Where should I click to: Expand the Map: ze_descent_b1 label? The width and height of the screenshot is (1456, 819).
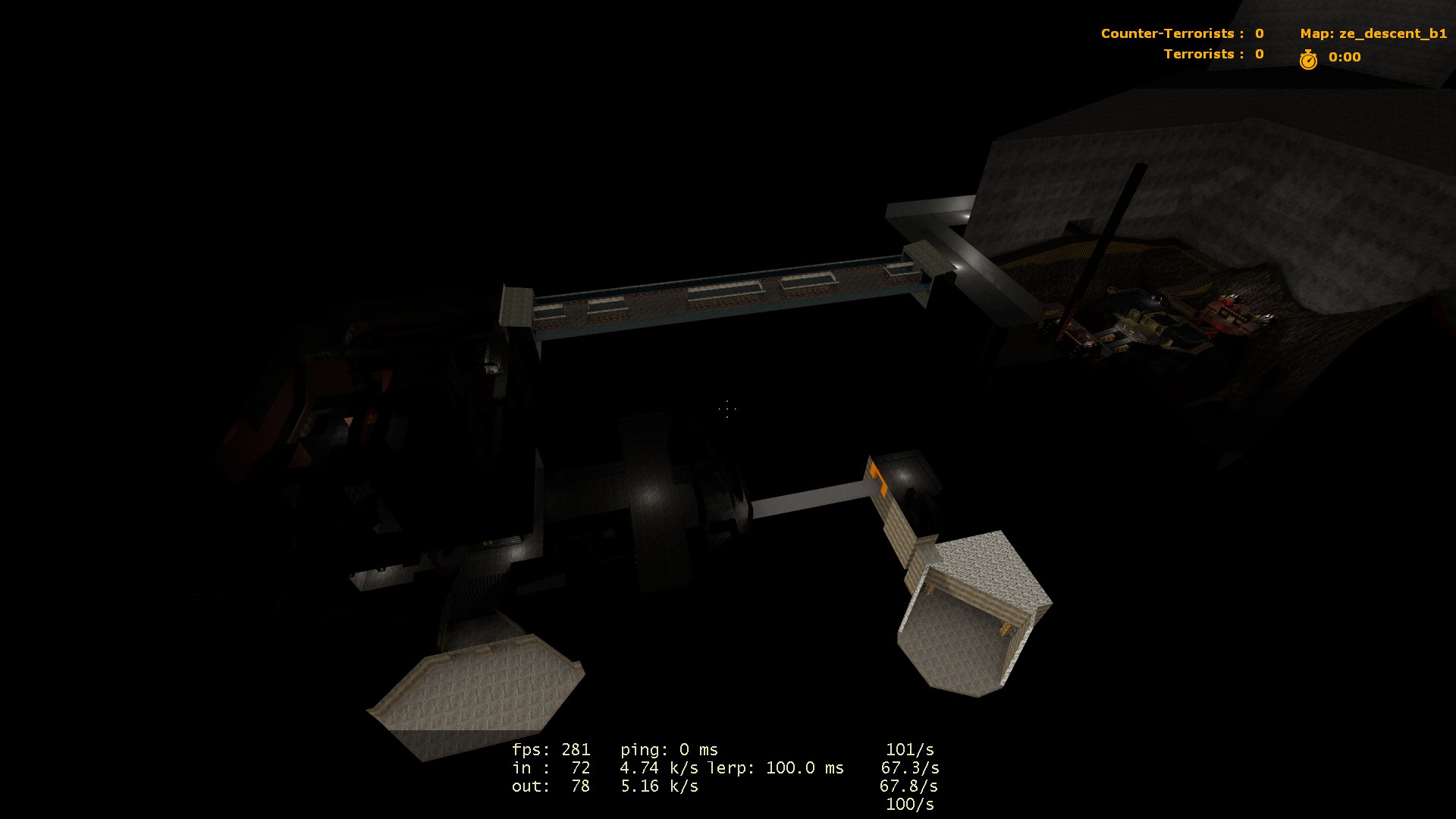coord(1373,33)
